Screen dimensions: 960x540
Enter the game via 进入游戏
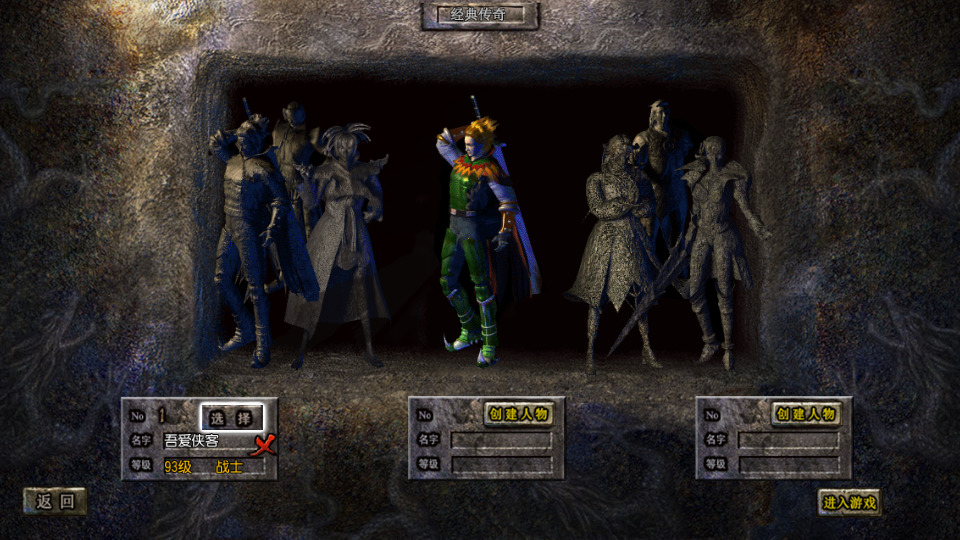[x=849, y=502]
